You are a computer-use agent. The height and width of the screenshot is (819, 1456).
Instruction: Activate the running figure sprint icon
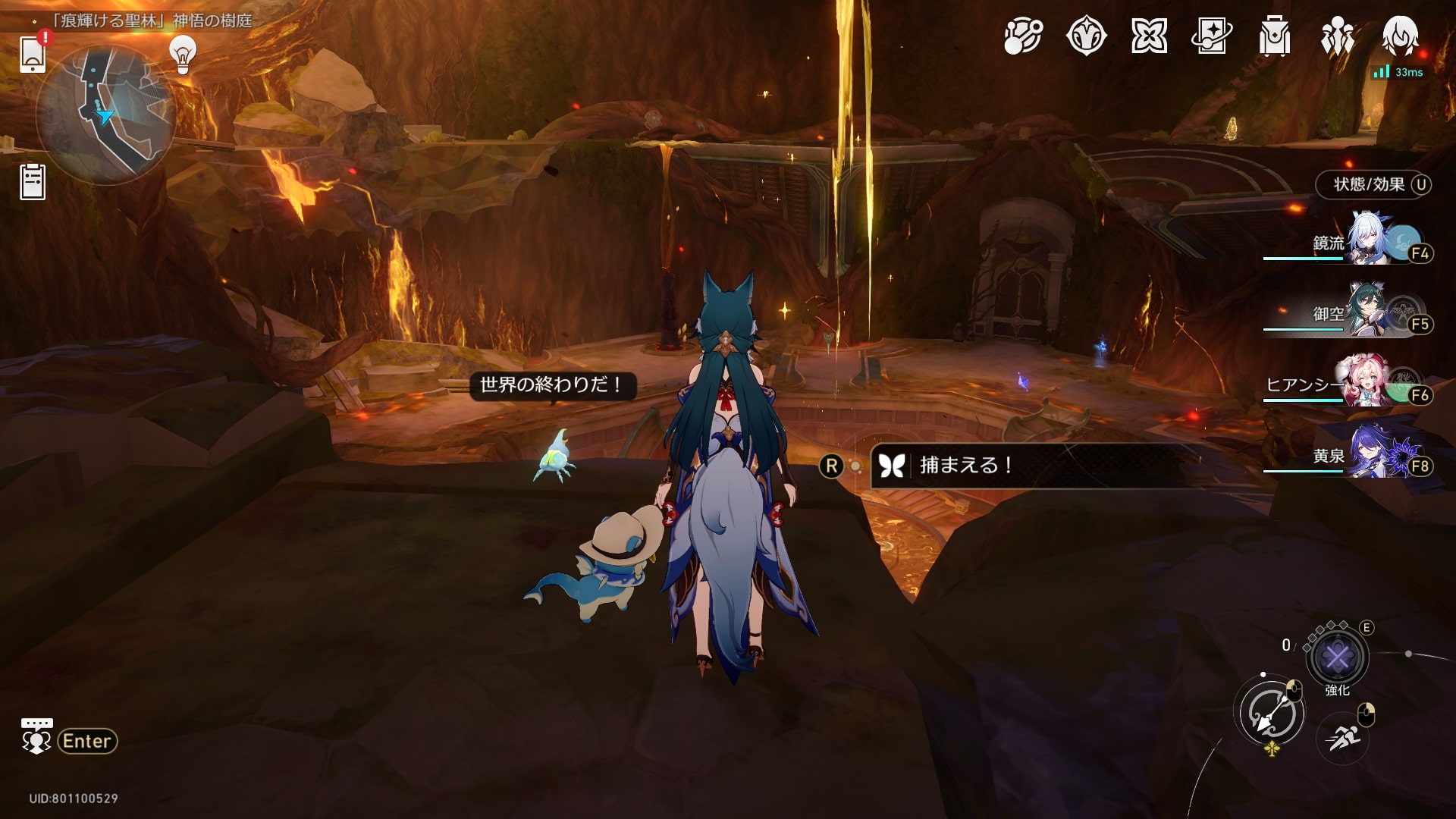click(x=1343, y=737)
